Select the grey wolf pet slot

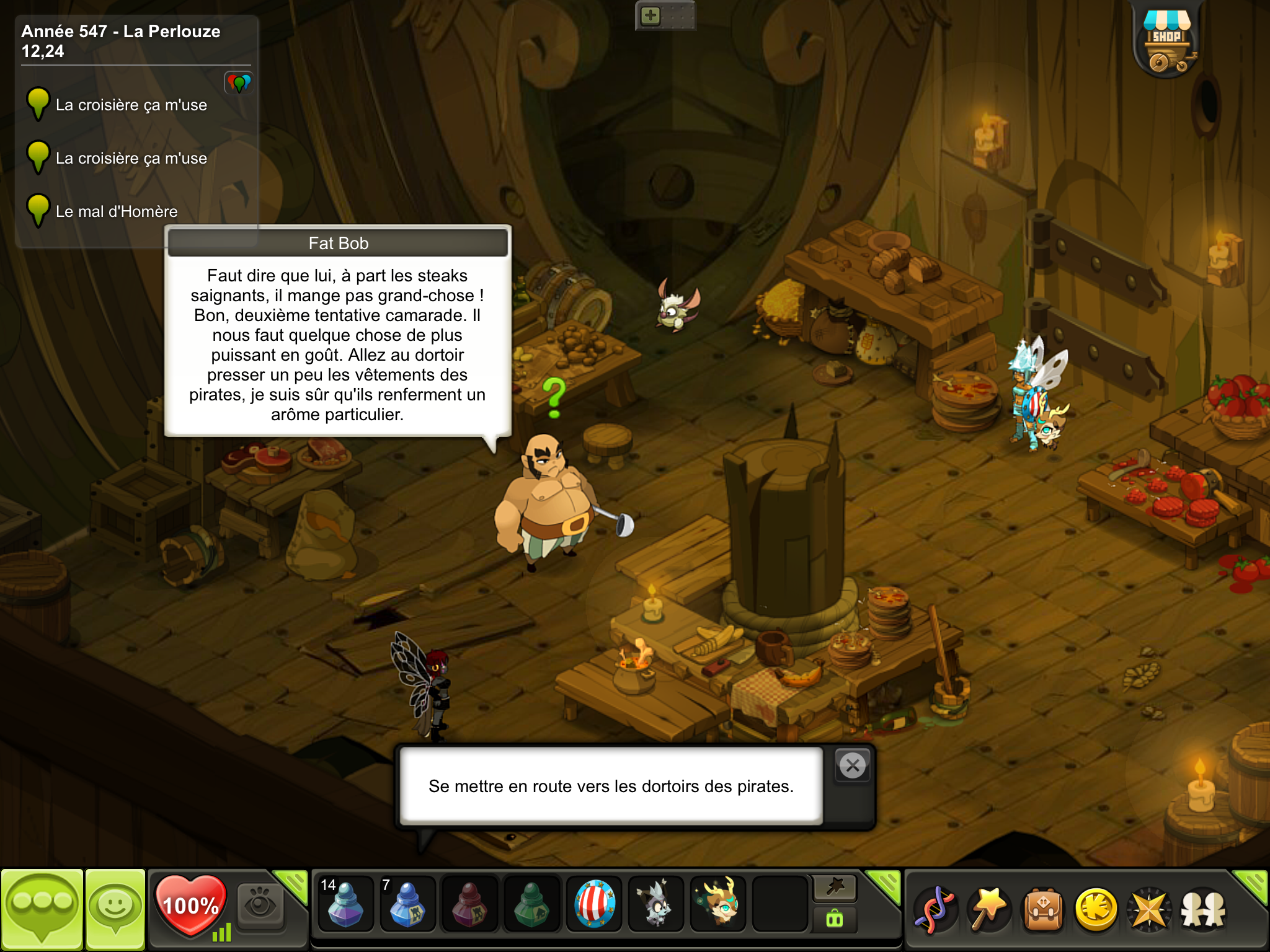pyautogui.click(x=656, y=904)
